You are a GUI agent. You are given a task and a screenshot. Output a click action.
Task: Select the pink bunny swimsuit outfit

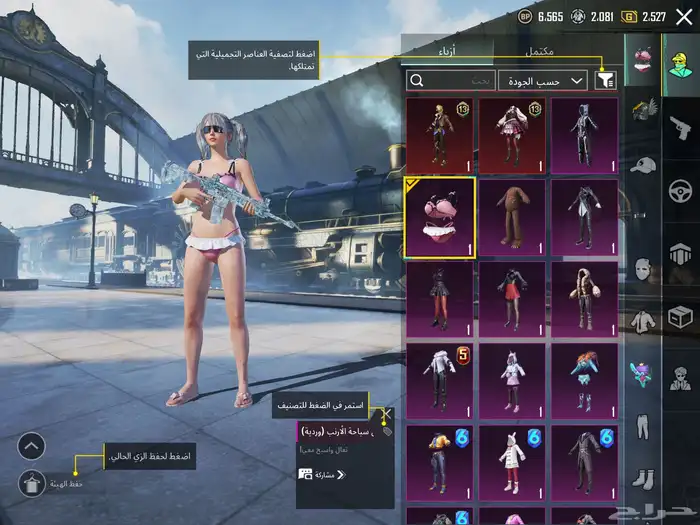coord(439,217)
